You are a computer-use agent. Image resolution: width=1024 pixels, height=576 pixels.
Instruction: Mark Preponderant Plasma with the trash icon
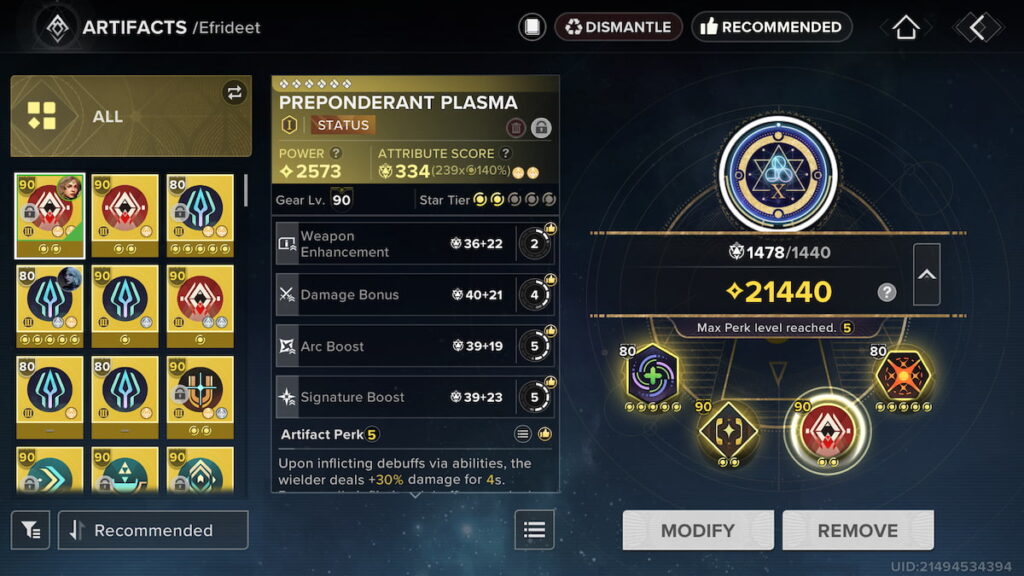[x=516, y=127]
